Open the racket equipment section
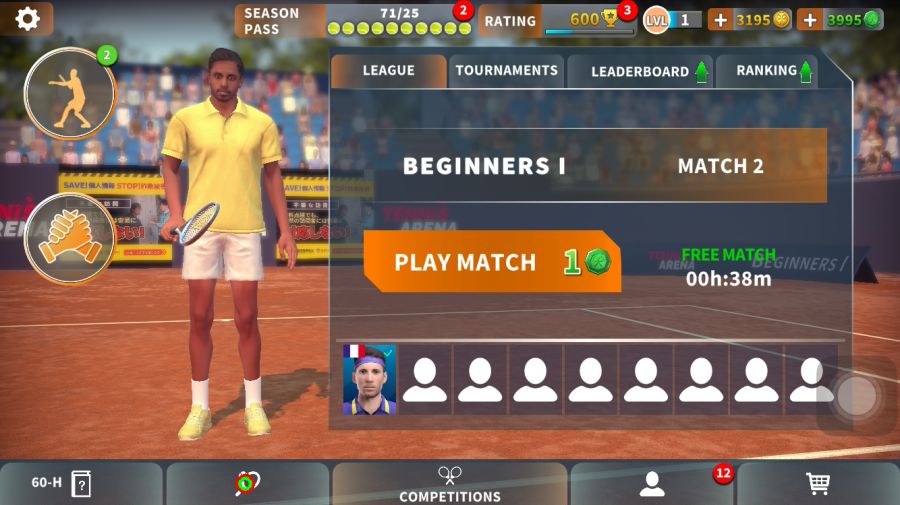Image resolution: width=900 pixels, height=505 pixels. pyautogui.click(x=247, y=484)
